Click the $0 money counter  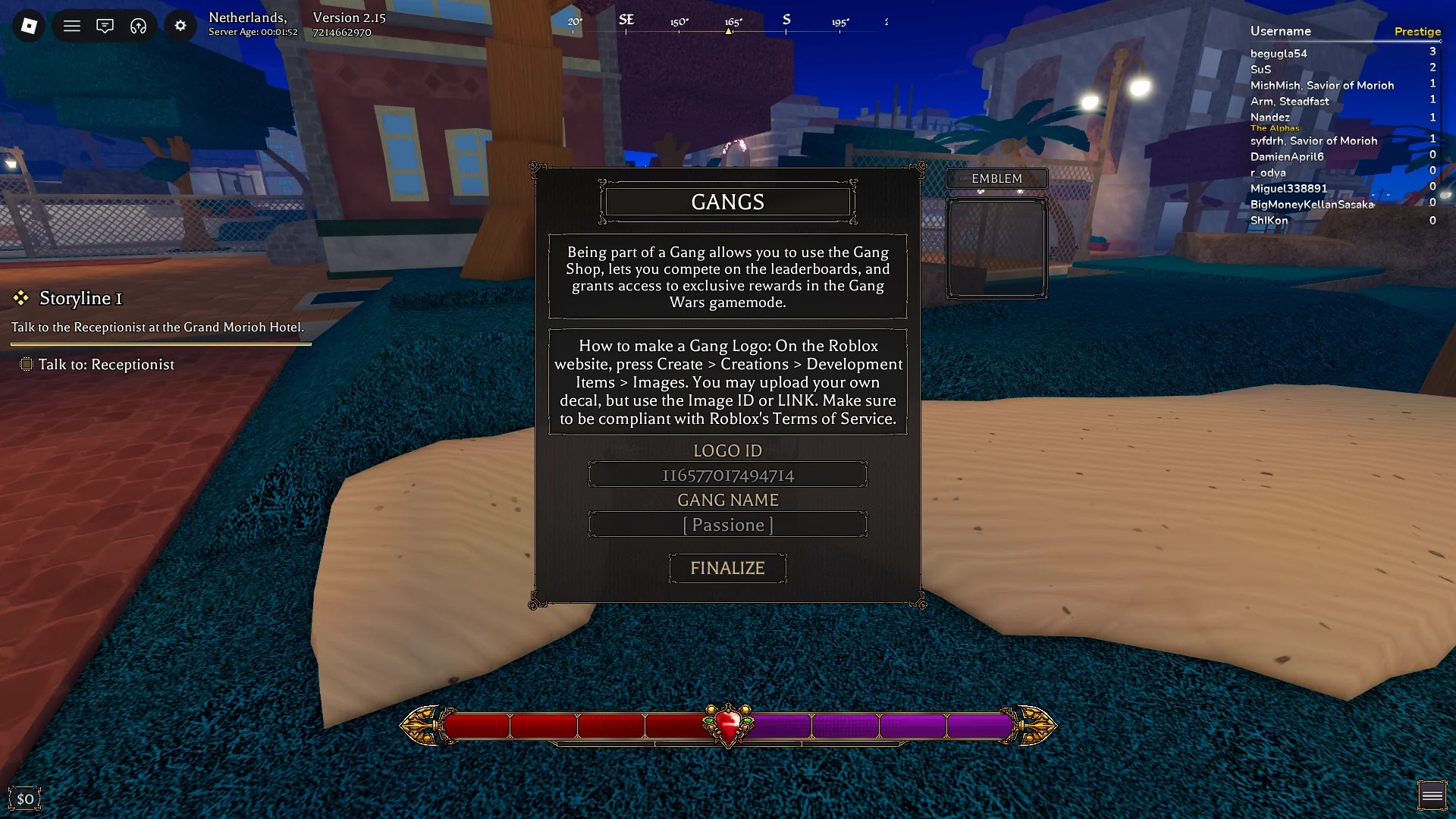[25, 798]
